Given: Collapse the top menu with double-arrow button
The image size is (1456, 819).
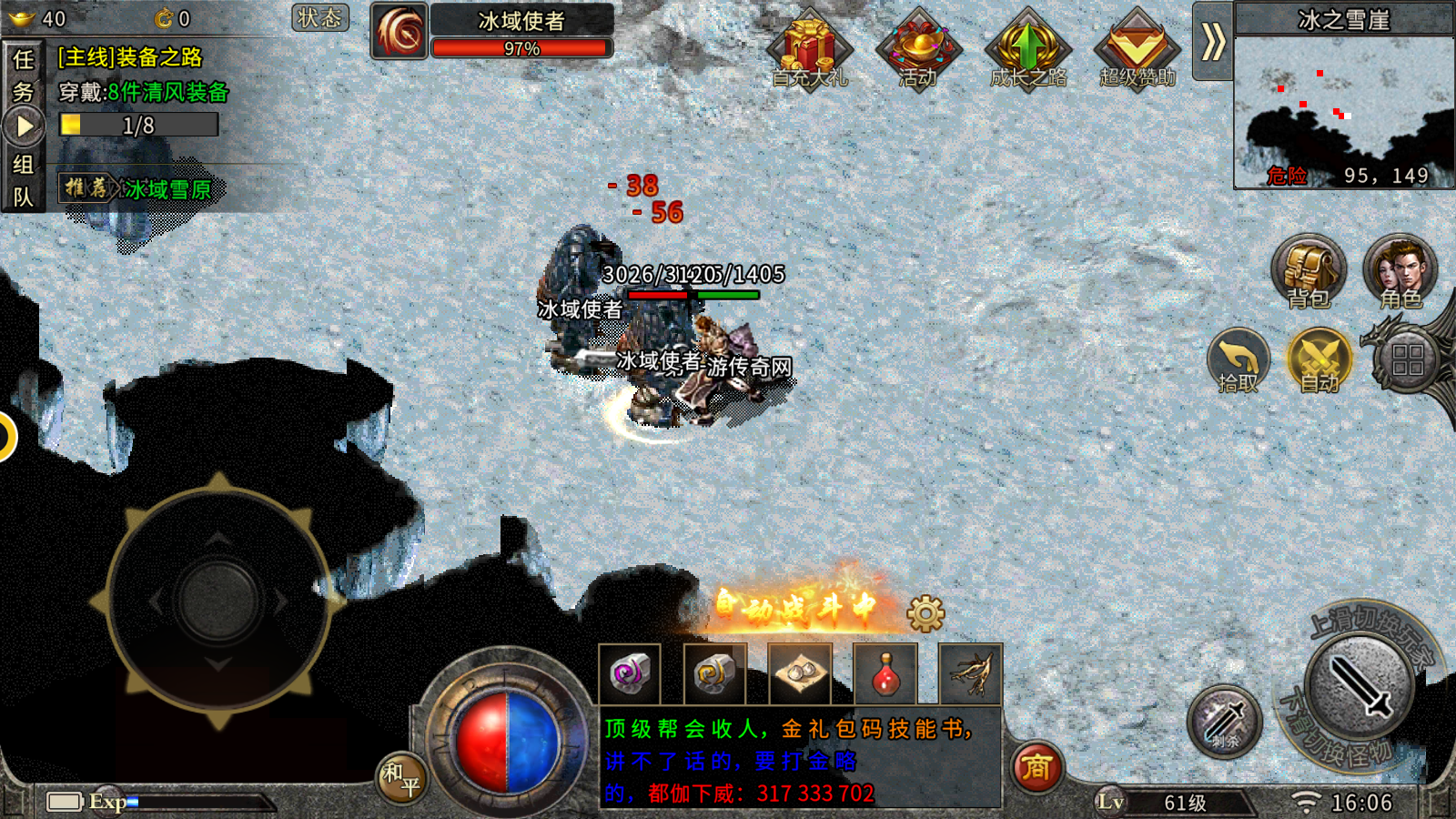Looking at the screenshot, I should click(1212, 42).
